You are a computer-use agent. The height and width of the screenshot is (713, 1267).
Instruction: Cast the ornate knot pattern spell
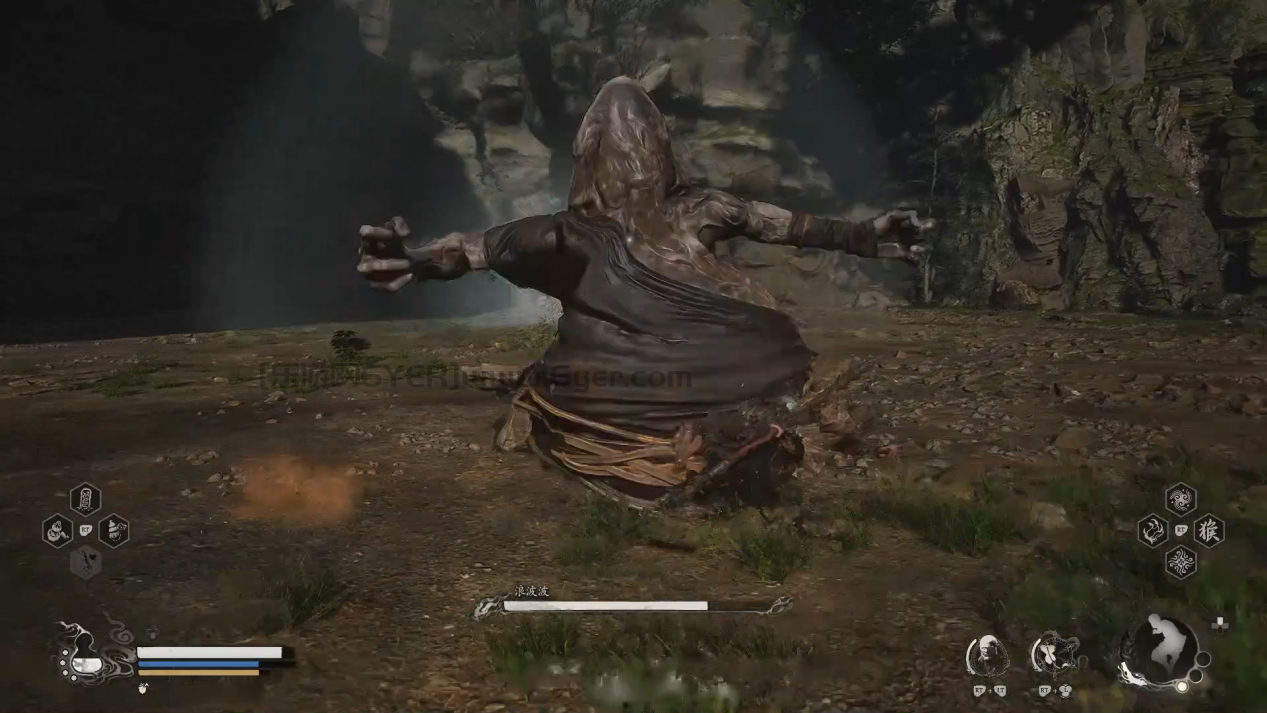coord(1180,562)
